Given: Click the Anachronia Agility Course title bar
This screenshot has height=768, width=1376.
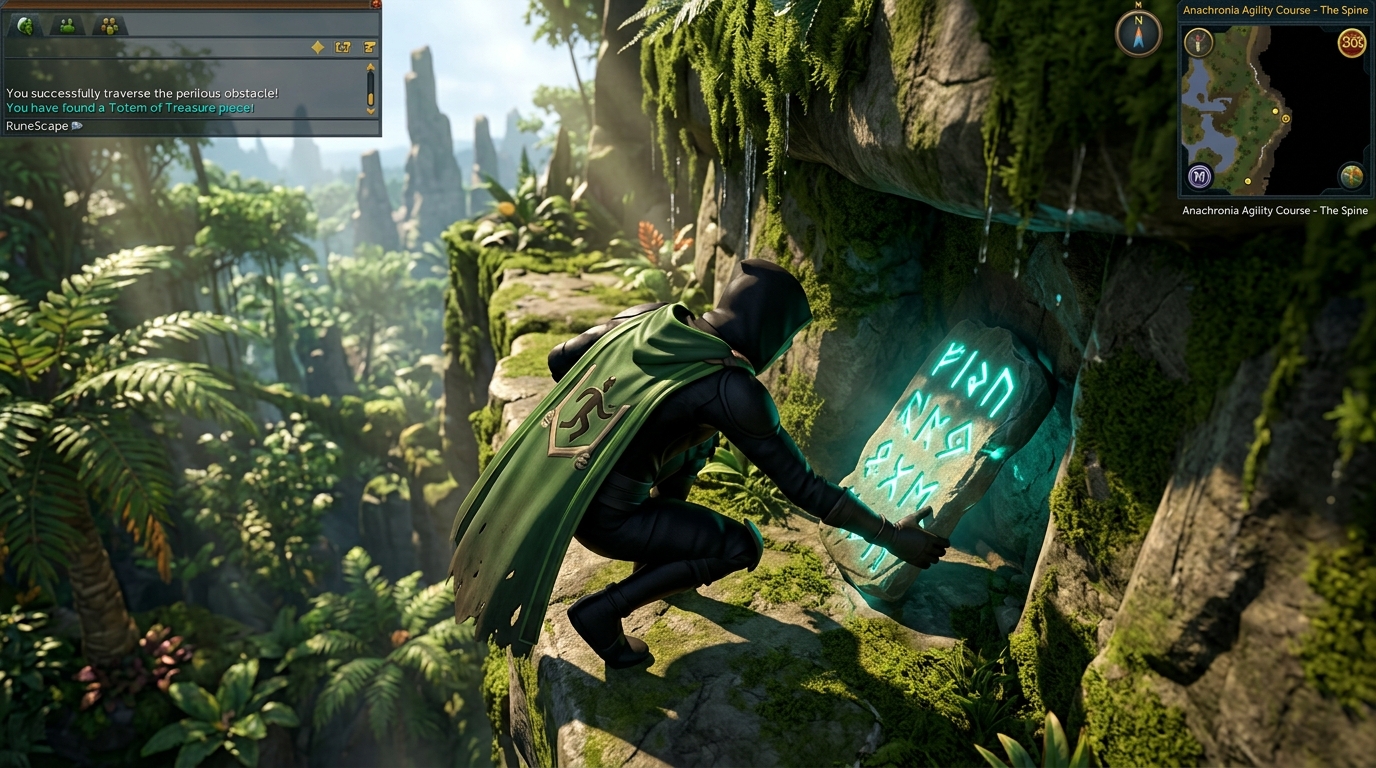Looking at the screenshot, I should [x=1273, y=11].
